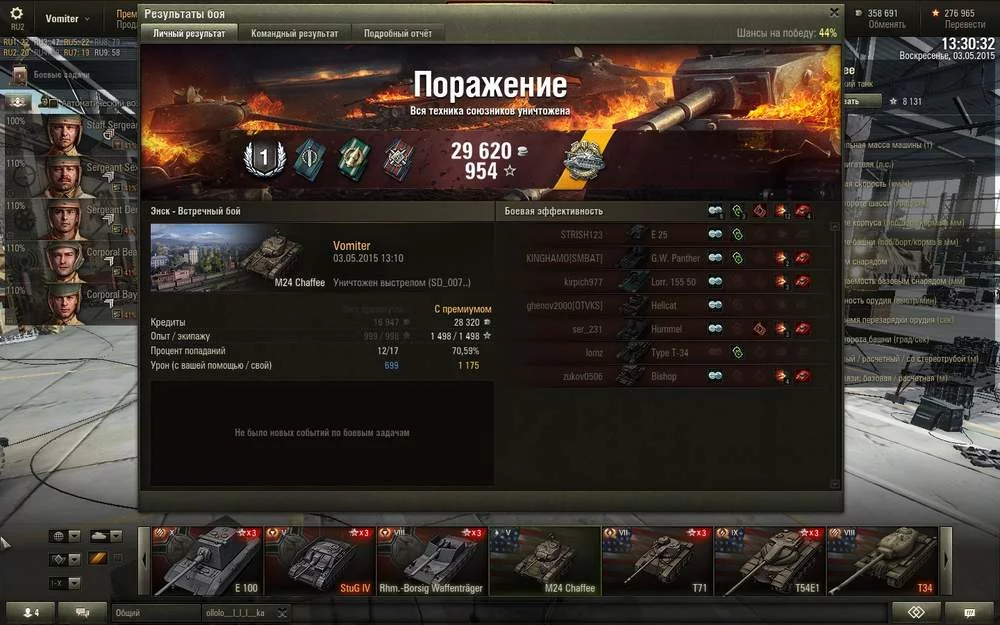Viewport: 1000px width, 625px height.
Task: Select the E 100 tank in carousel
Action: (x=205, y=561)
